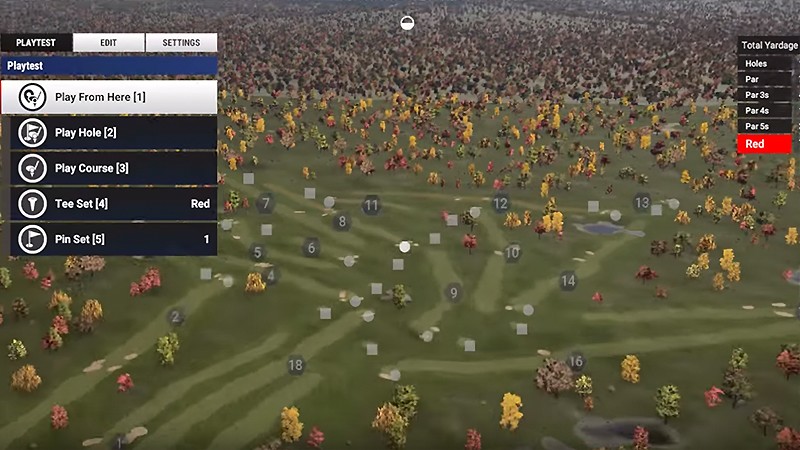Start Play Course
The image size is (800, 450).
[x=114, y=168]
